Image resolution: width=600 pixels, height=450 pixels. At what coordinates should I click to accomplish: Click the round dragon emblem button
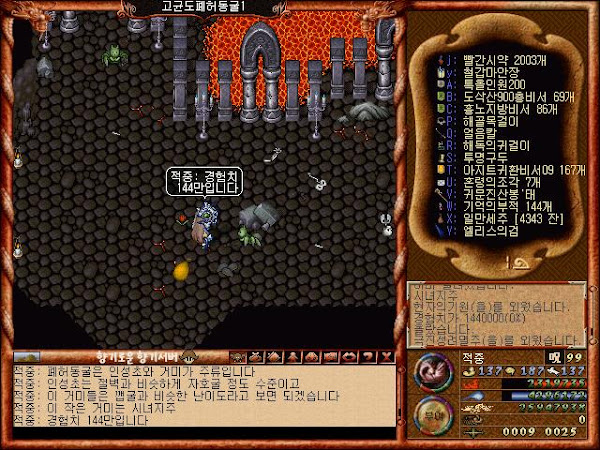pos(431,368)
